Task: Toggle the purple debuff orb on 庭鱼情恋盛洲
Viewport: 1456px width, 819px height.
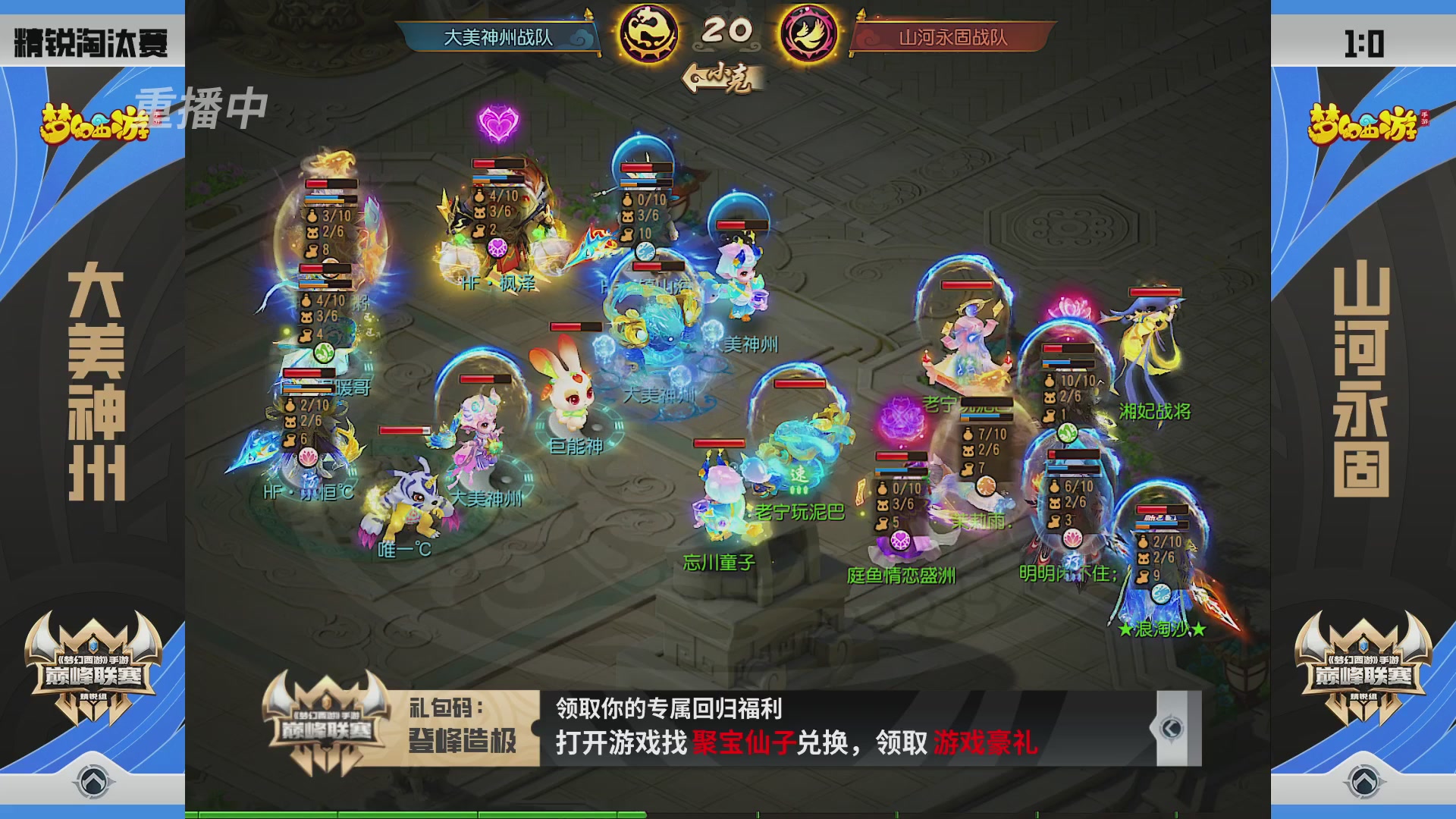Action: [x=899, y=541]
